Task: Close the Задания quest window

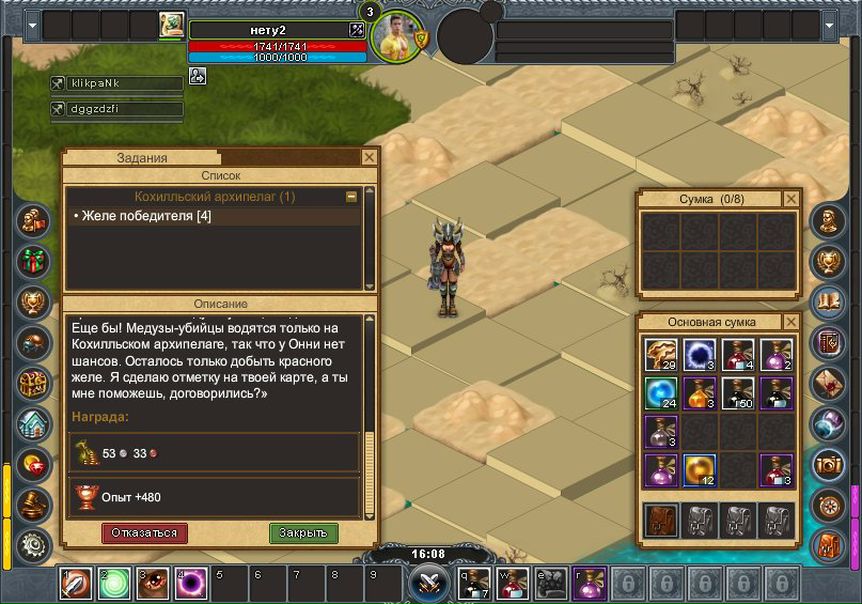Action: (369, 158)
